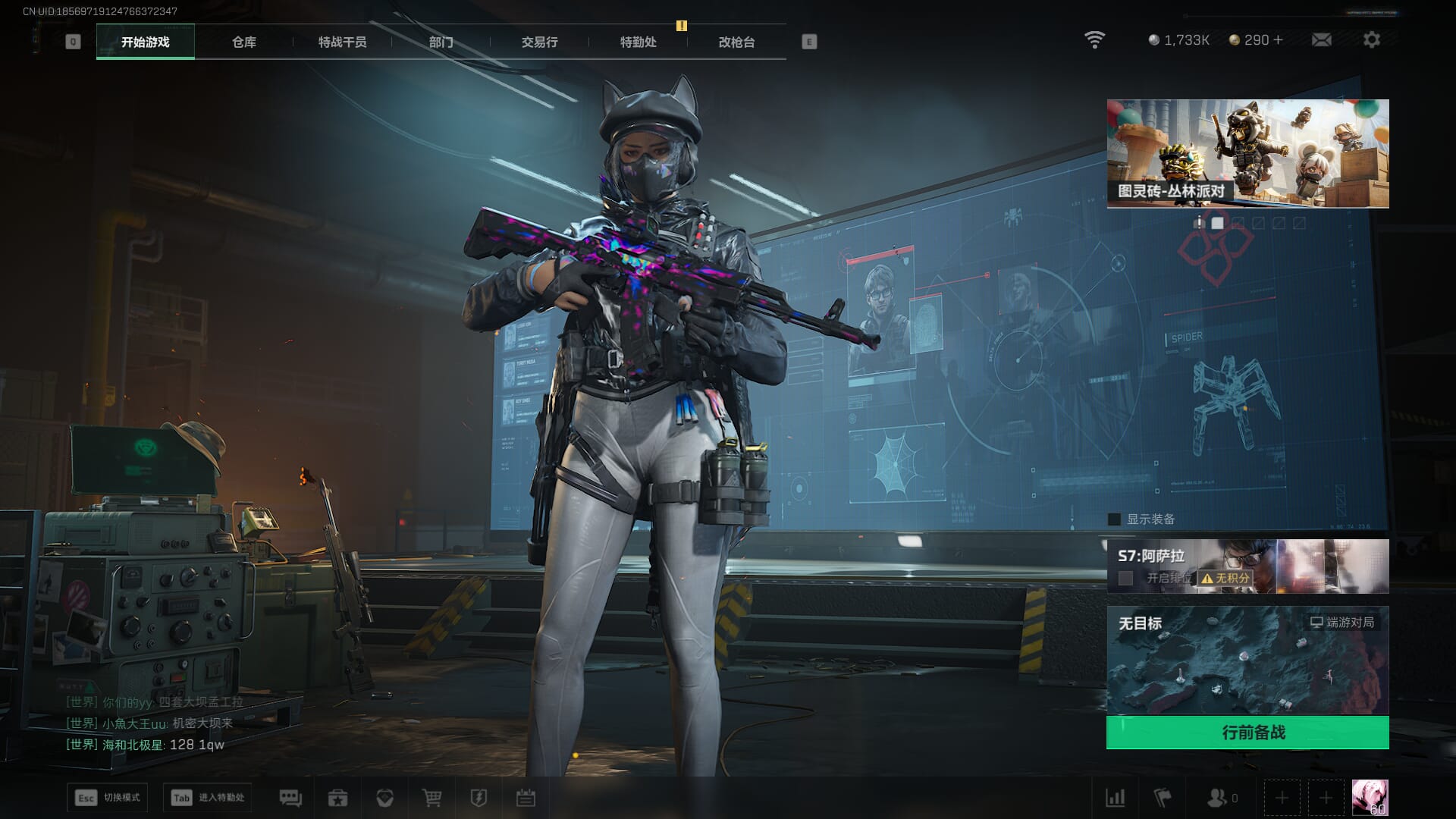Click the player avatar portrait

[x=1370, y=798]
